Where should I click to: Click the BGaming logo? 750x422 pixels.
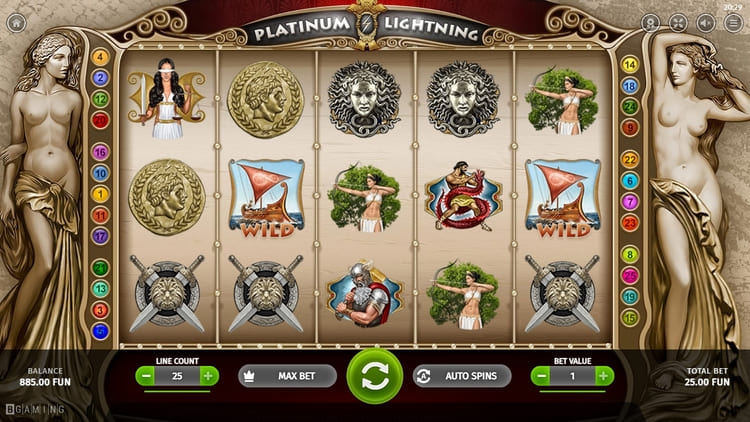tap(35, 409)
